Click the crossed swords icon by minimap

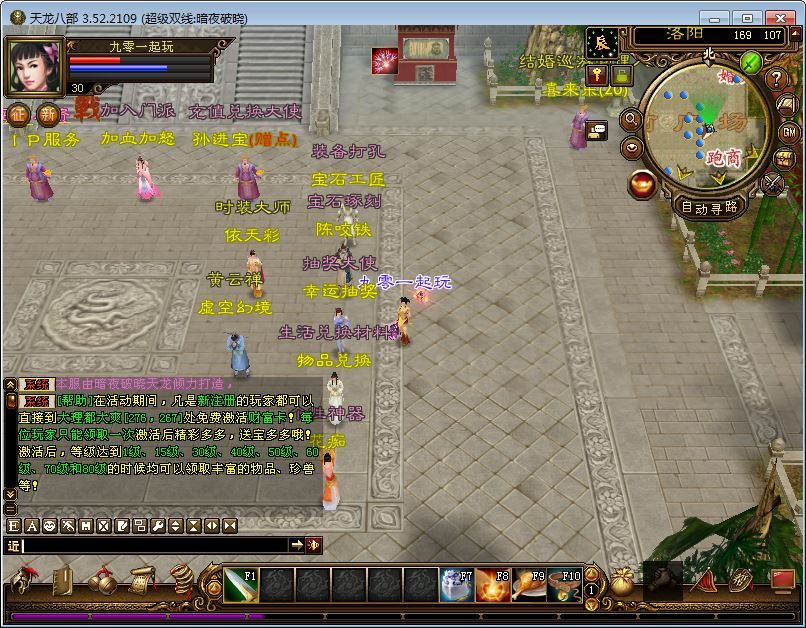773,183
